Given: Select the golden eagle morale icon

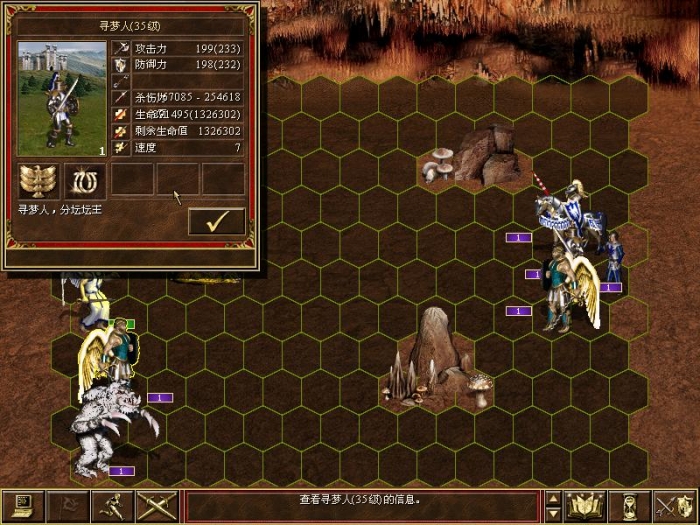Looking at the screenshot, I should click(x=38, y=180).
